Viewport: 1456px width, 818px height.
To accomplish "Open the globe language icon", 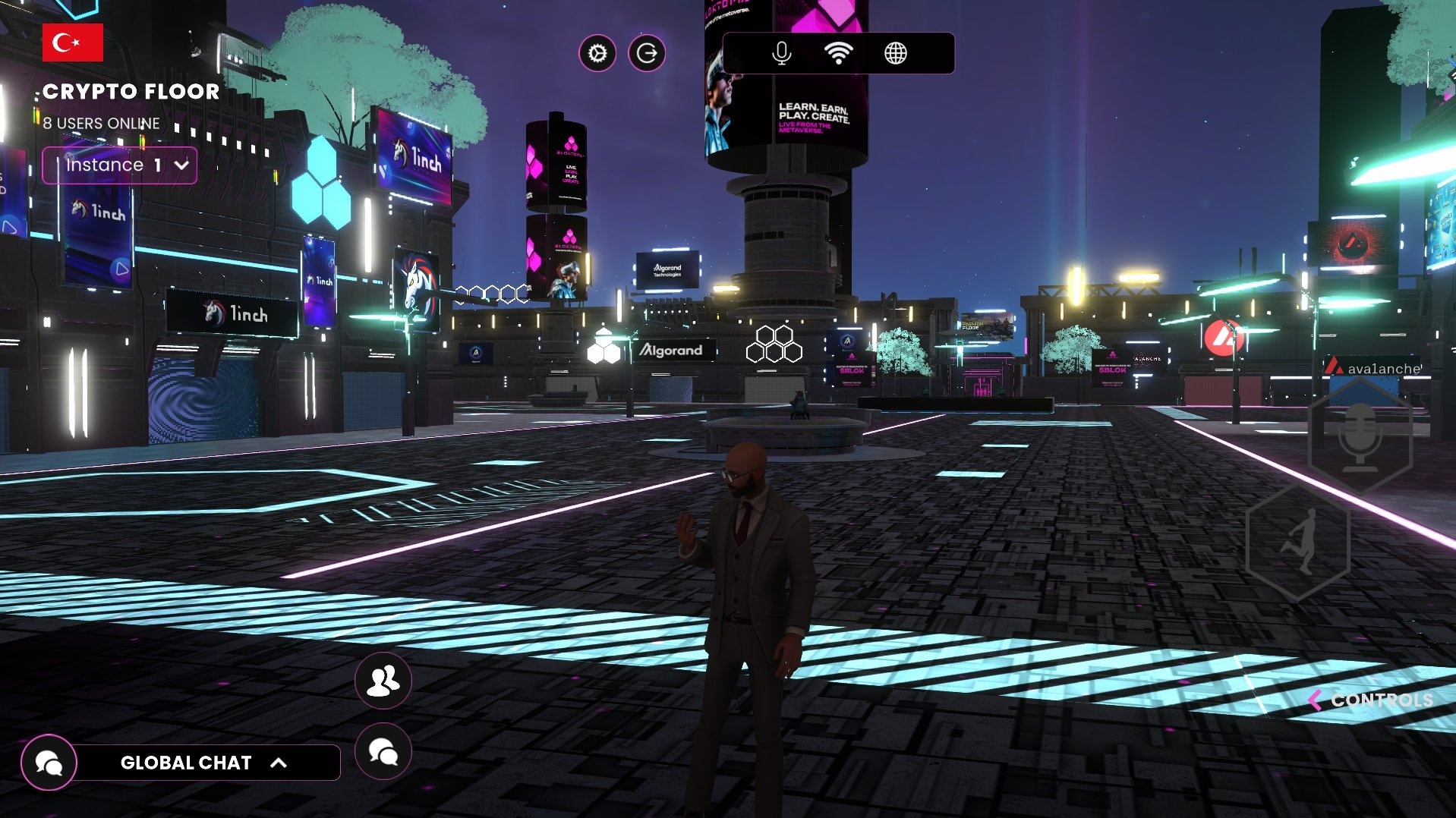I will pos(896,54).
